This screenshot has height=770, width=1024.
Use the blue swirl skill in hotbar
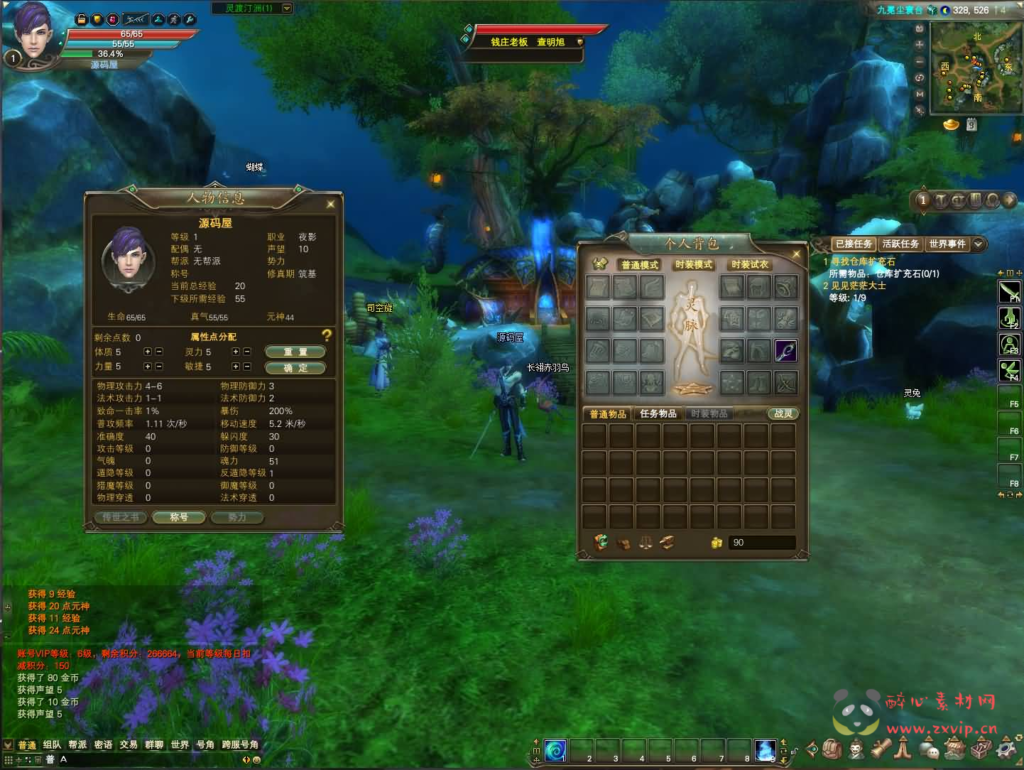click(556, 749)
